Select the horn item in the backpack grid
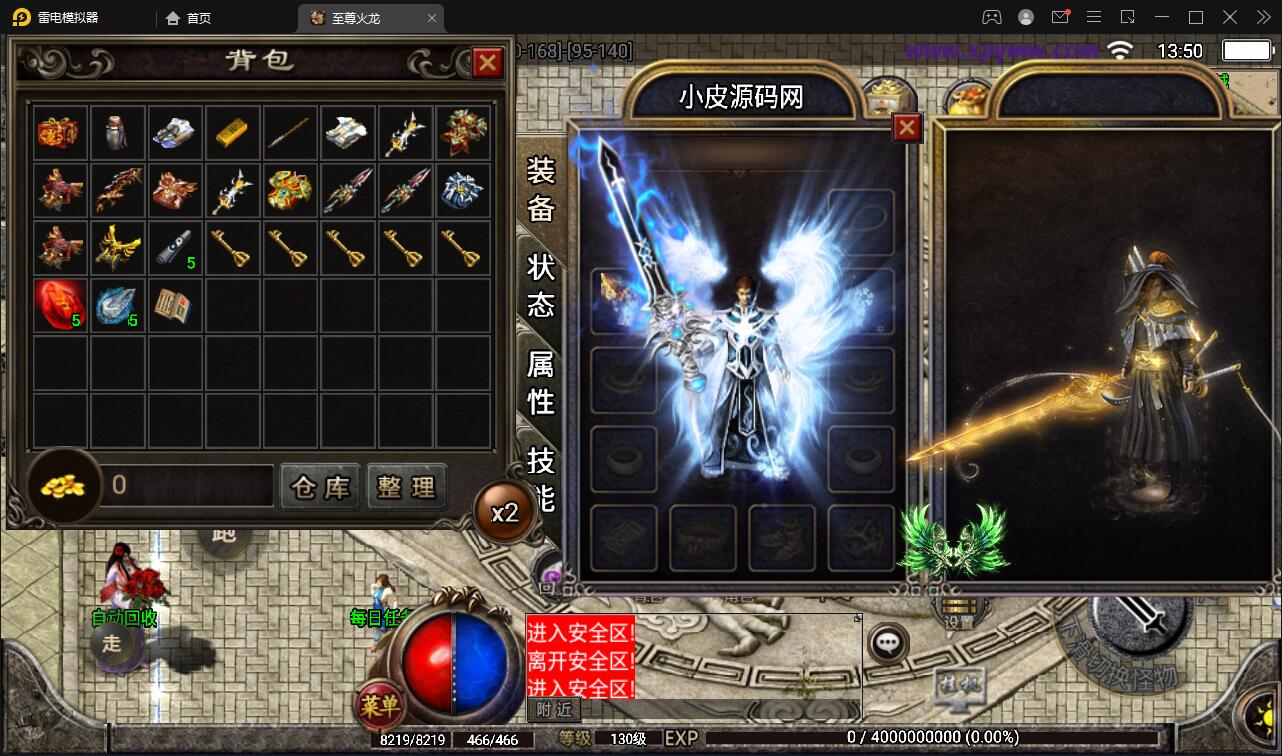Screen dimensions: 1282x756 point(176,246)
